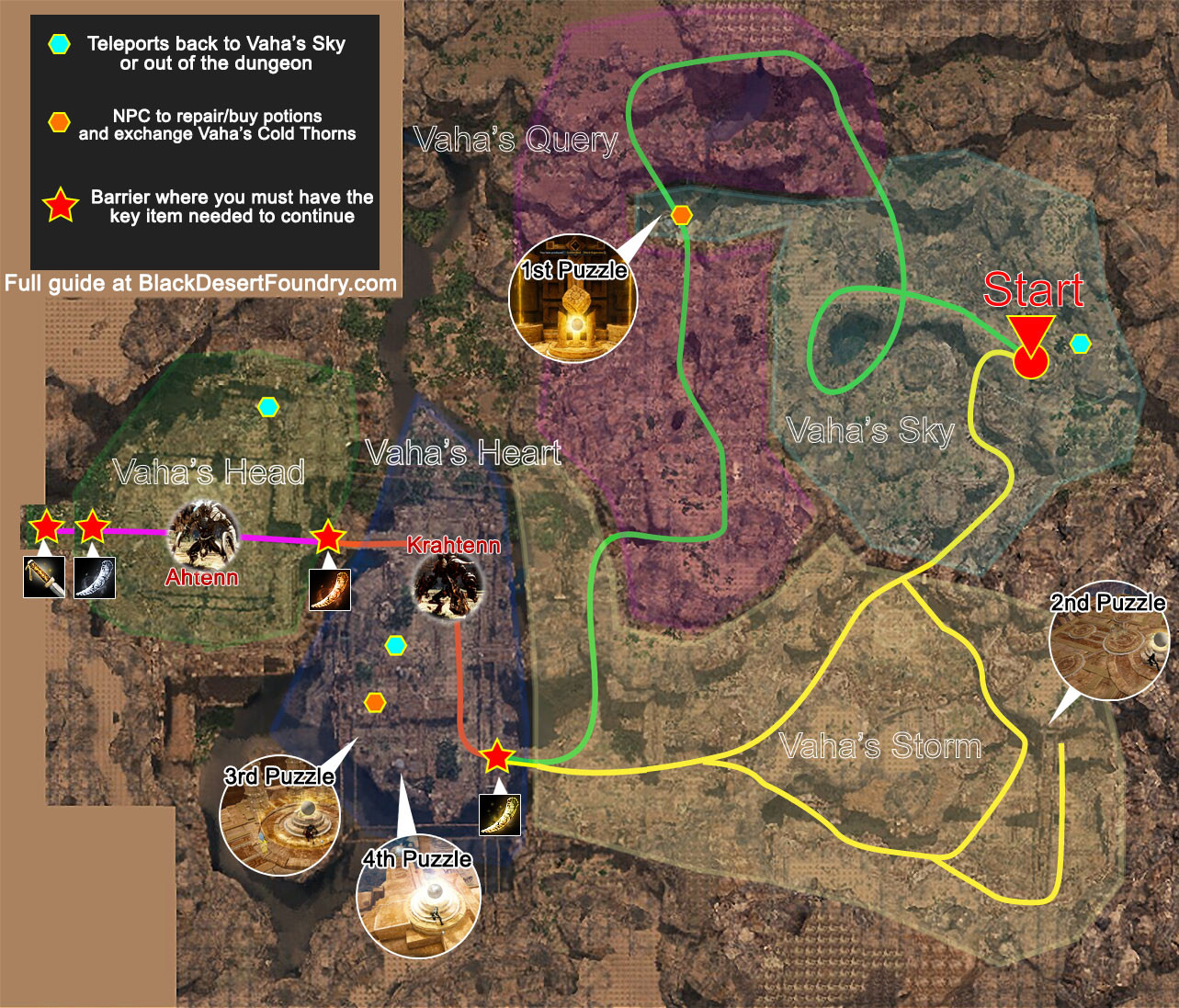The width and height of the screenshot is (1179, 1008).
Task: Click the yellow horn key item icon
Action: (500, 814)
